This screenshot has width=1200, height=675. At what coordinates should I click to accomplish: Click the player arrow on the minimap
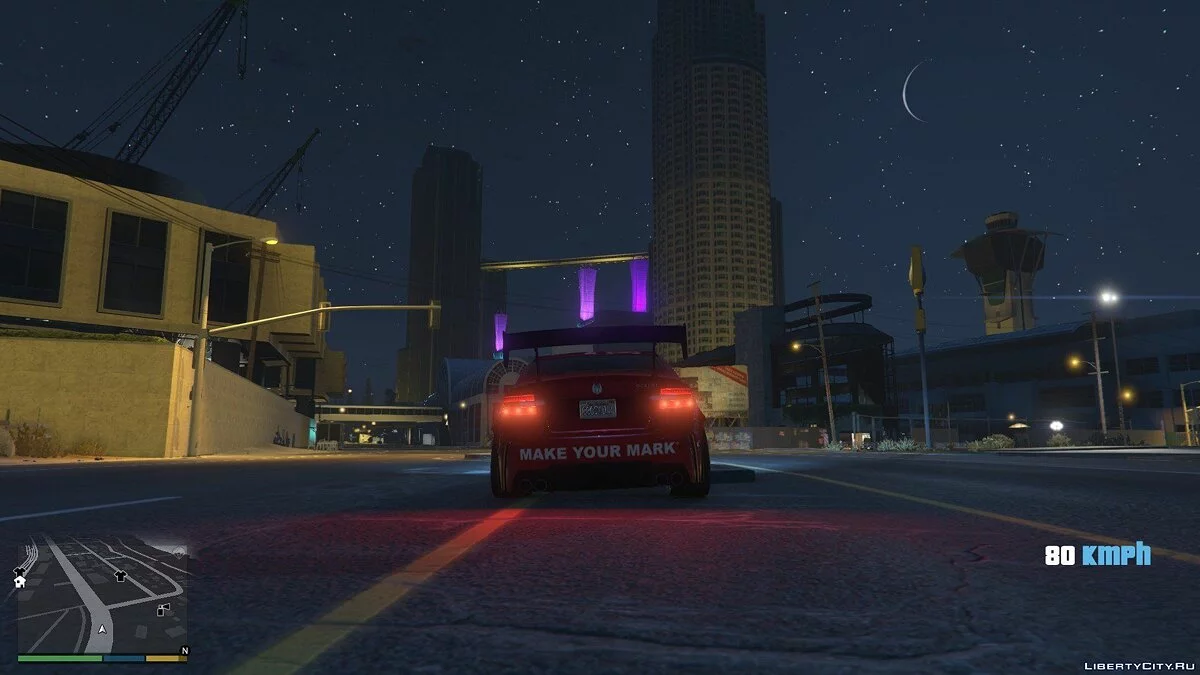102,629
